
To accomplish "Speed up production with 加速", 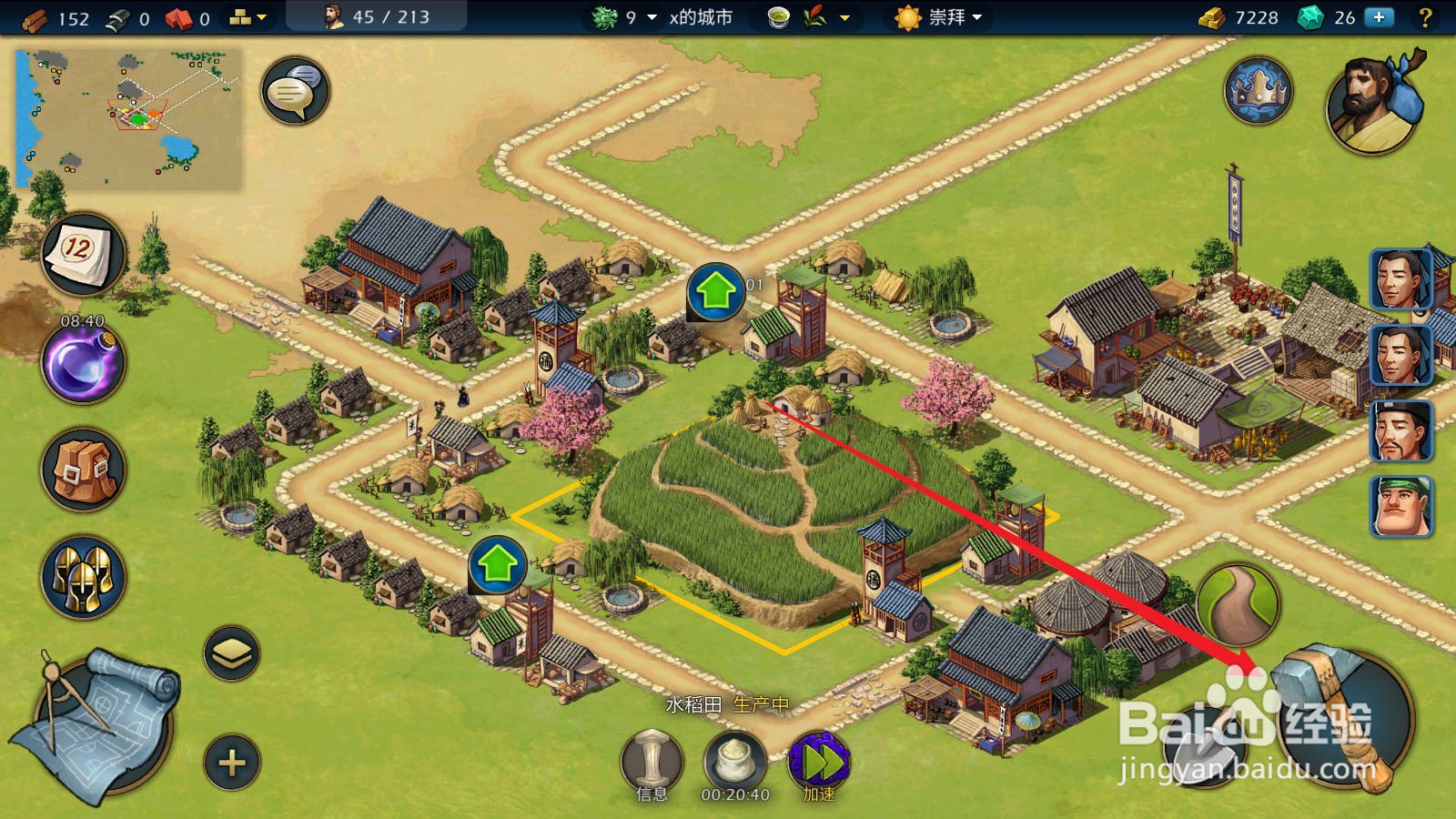I will 819,763.
